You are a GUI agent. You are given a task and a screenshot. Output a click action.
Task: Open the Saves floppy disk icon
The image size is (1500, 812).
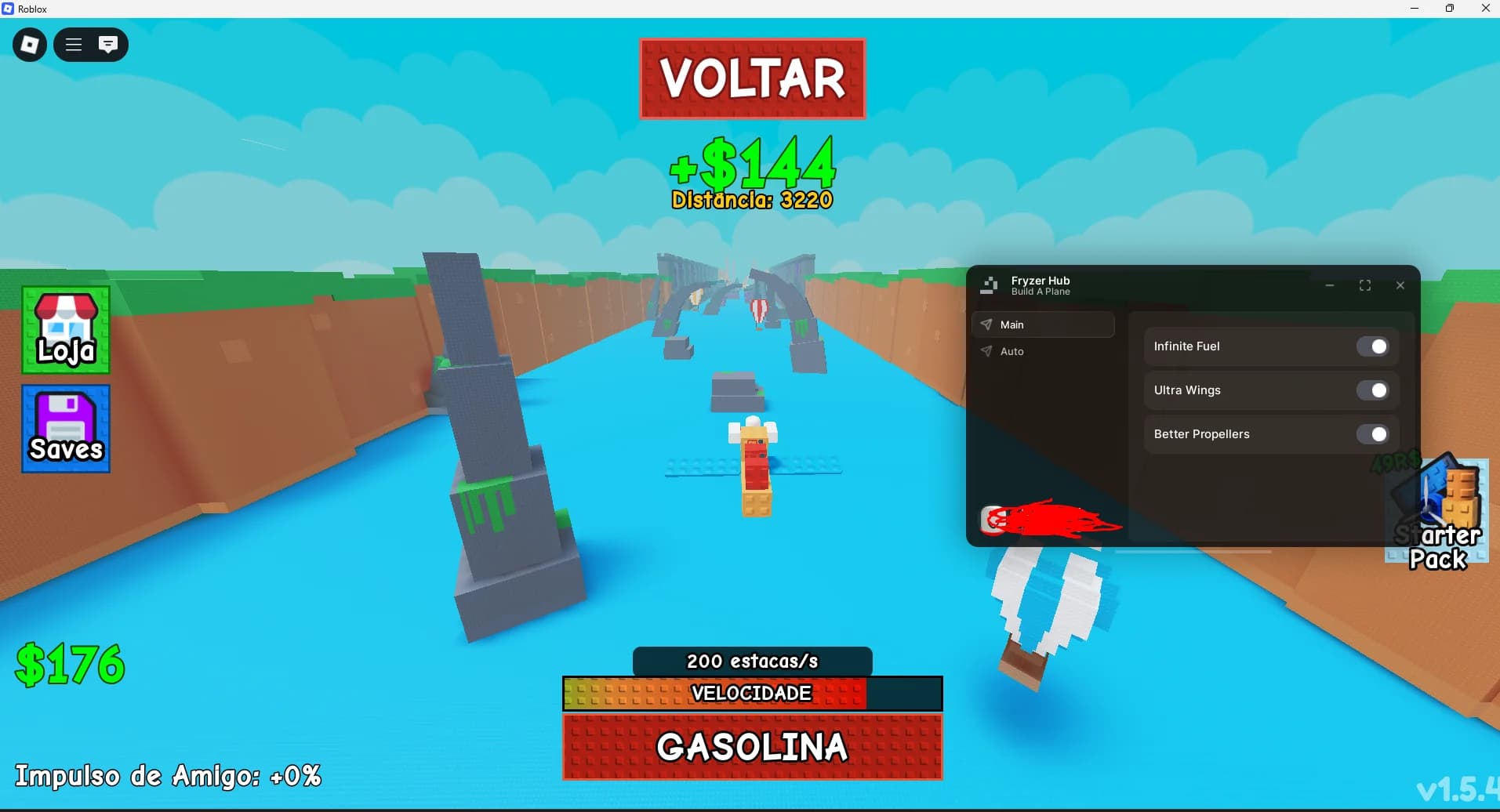pos(65,429)
